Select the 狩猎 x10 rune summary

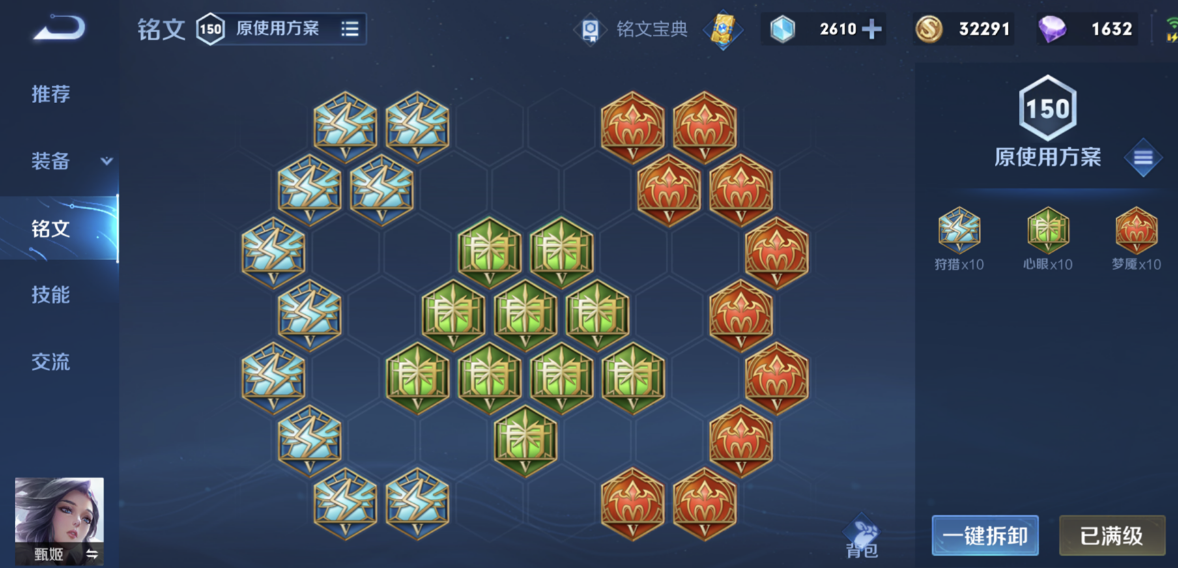pos(960,240)
